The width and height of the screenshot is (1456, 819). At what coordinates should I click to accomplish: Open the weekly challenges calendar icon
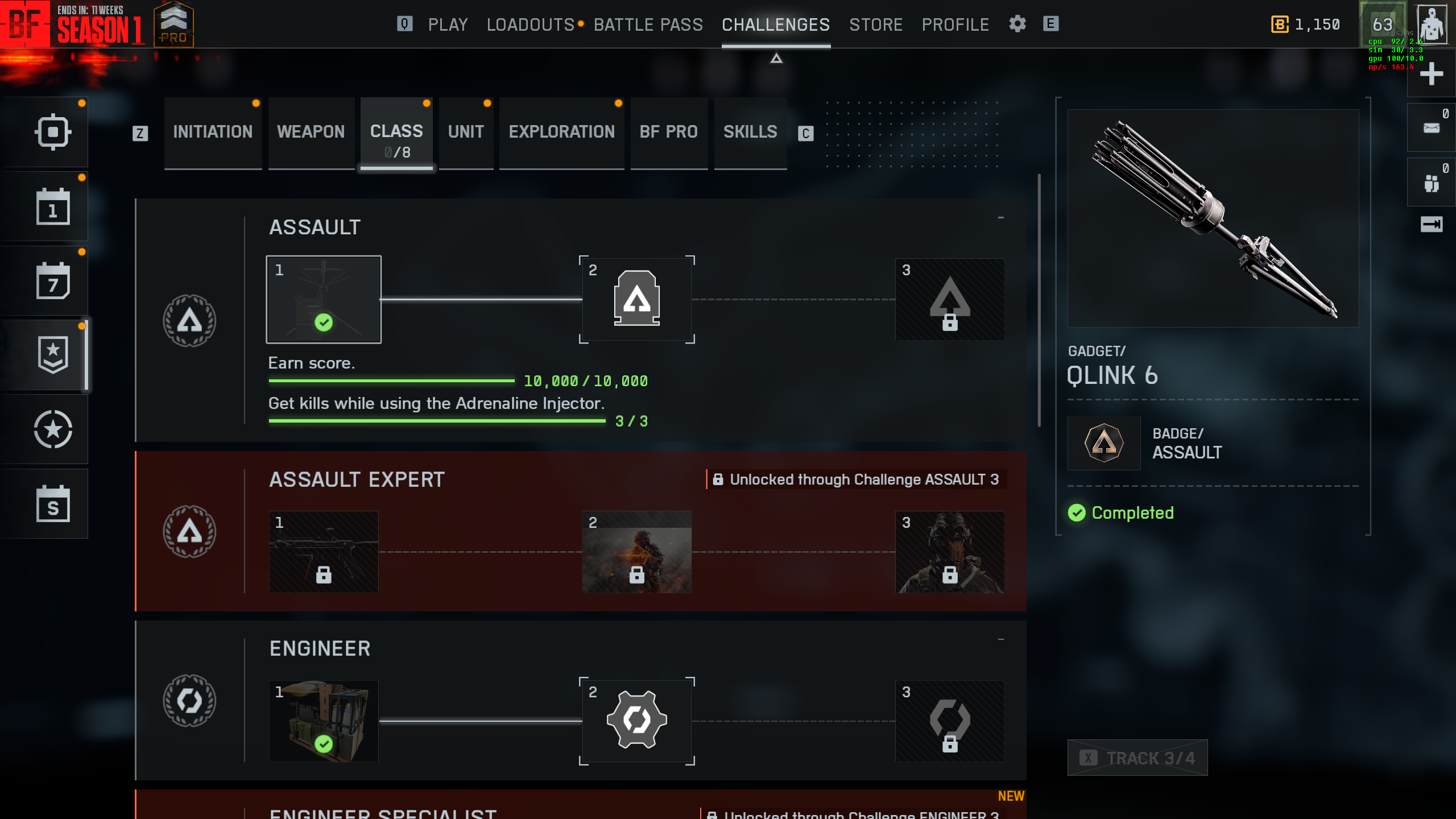click(53, 281)
